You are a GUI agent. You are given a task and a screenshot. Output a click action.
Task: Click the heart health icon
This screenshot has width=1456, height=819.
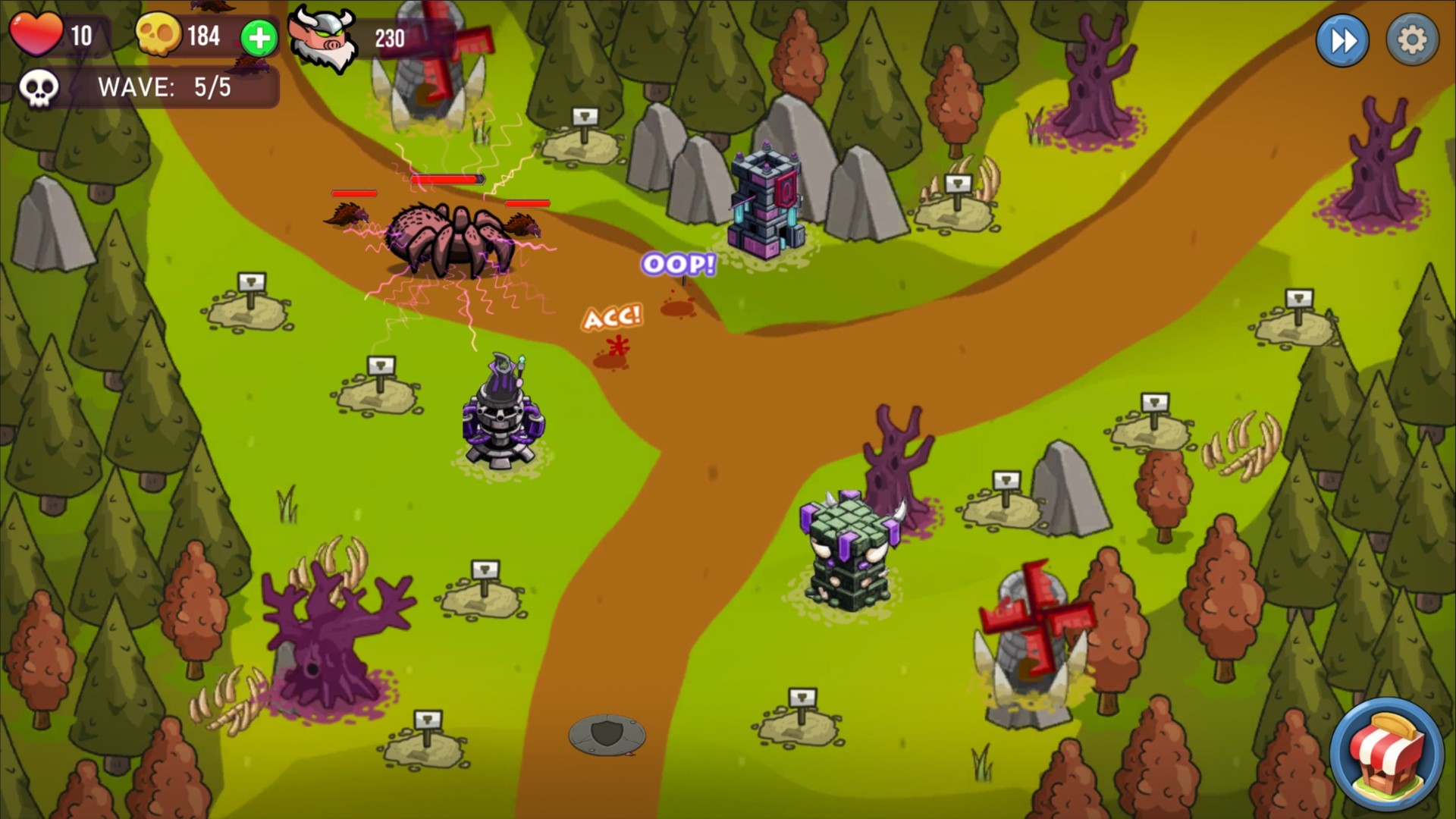click(x=37, y=34)
